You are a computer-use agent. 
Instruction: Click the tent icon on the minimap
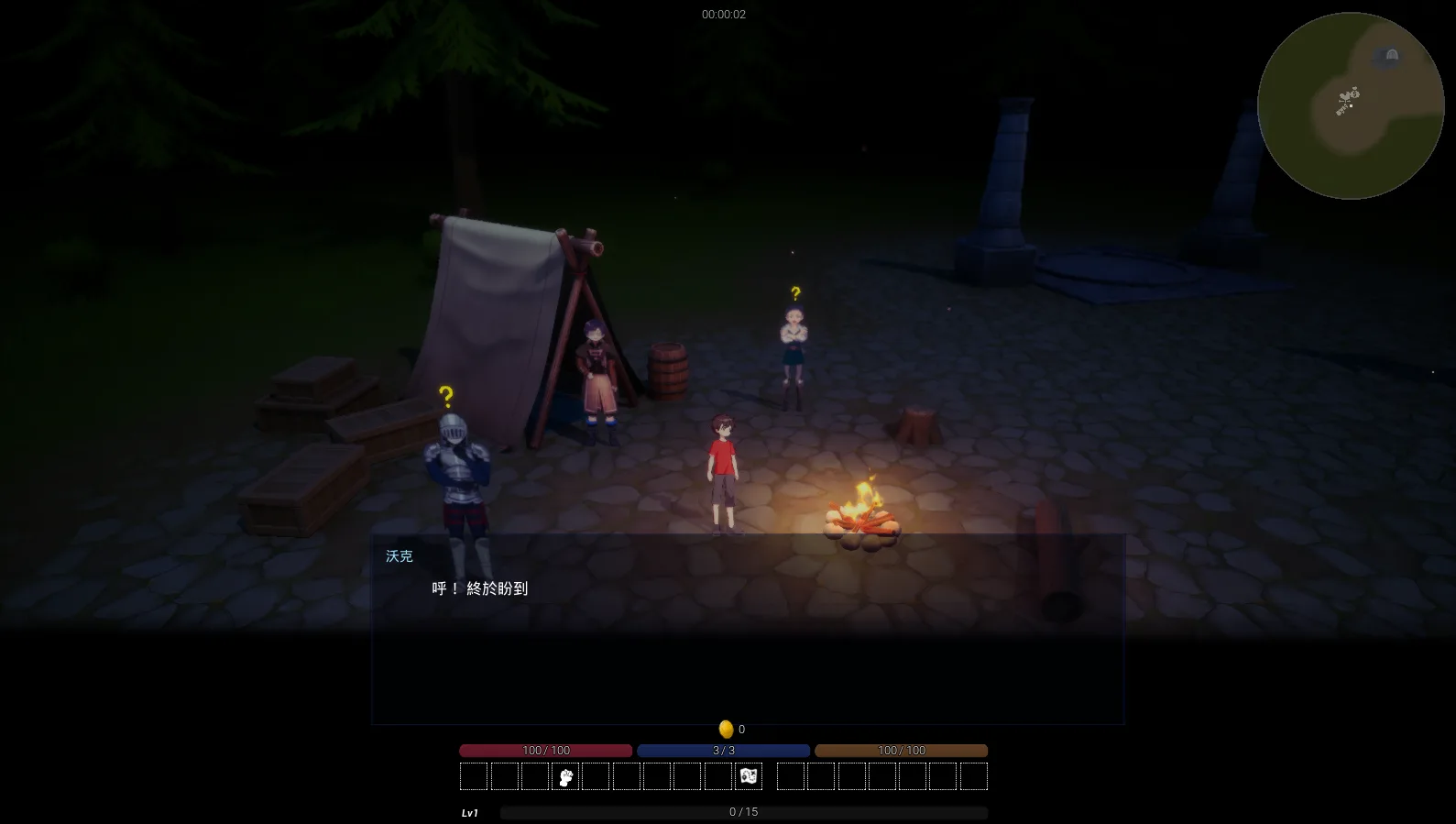1386,57
